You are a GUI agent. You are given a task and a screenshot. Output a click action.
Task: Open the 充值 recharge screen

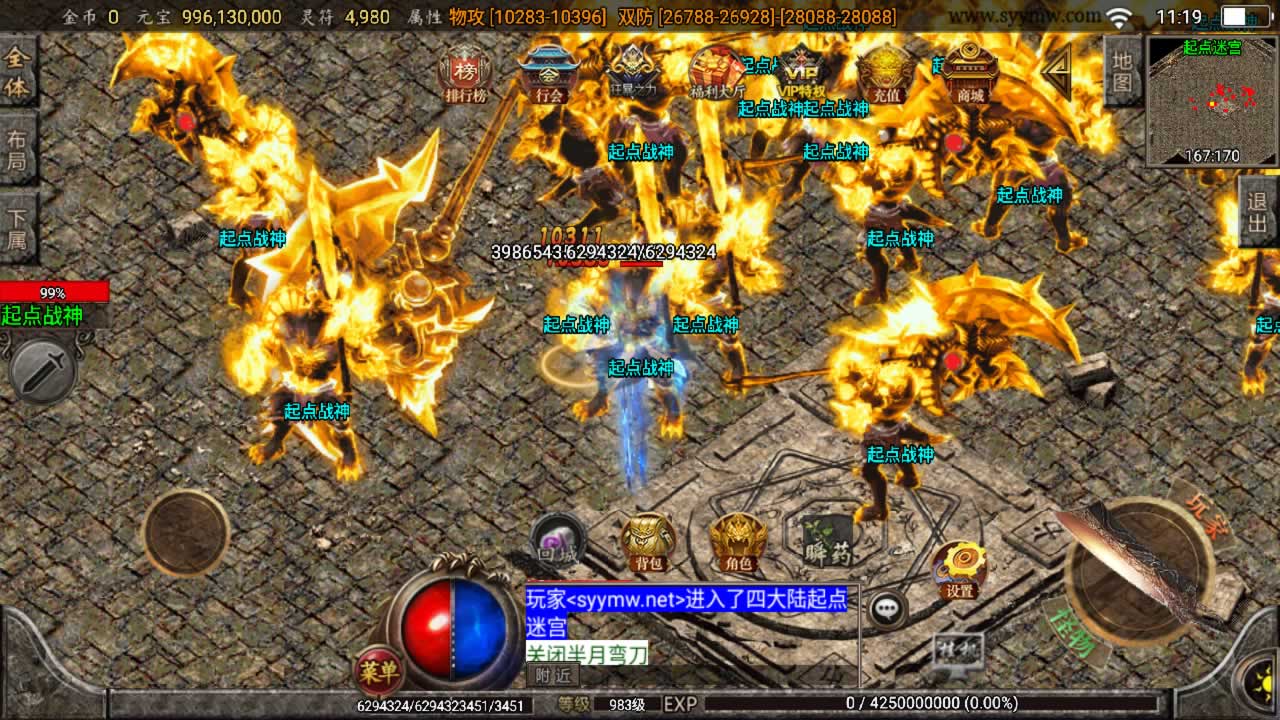click(x=886, y=72)
